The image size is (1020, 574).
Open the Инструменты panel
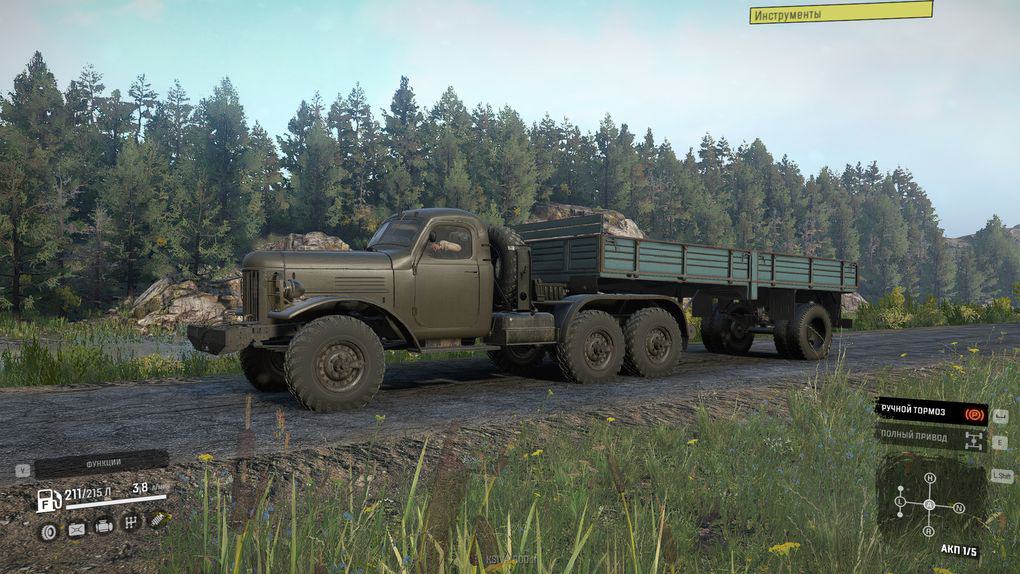pyautogui.click(x=841, y=13)
